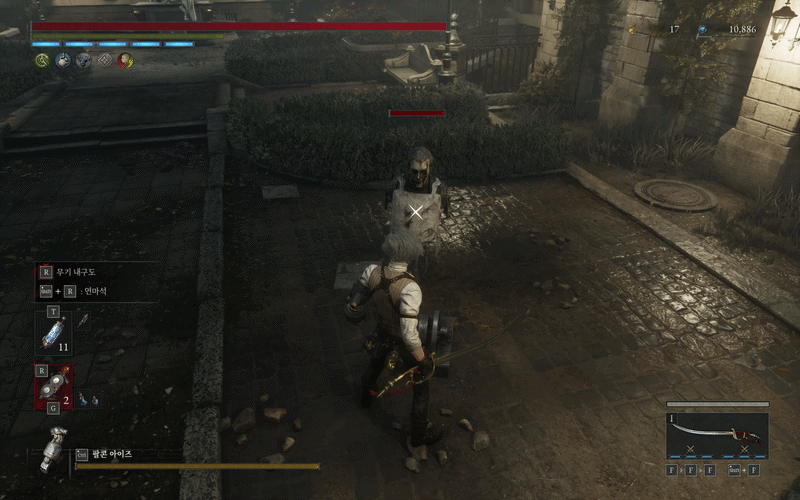The height and width of the screenshot is (500, 800).
Task: Click the grey mechanical-fist status icon
Action: (x=83, y=60)
